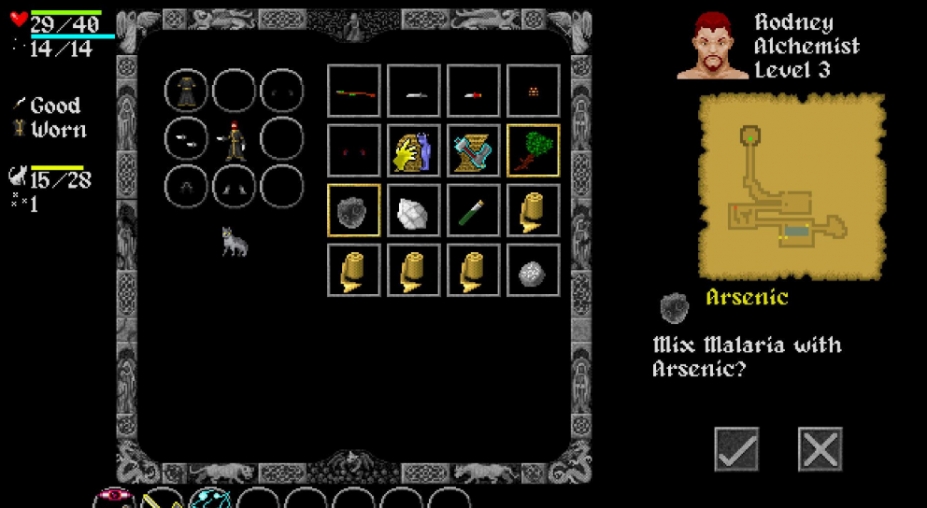This screenshot has height=508, width=927.
Task: Confirm mixing Malaria with Arsenic
Action: (x=736, y=449)
